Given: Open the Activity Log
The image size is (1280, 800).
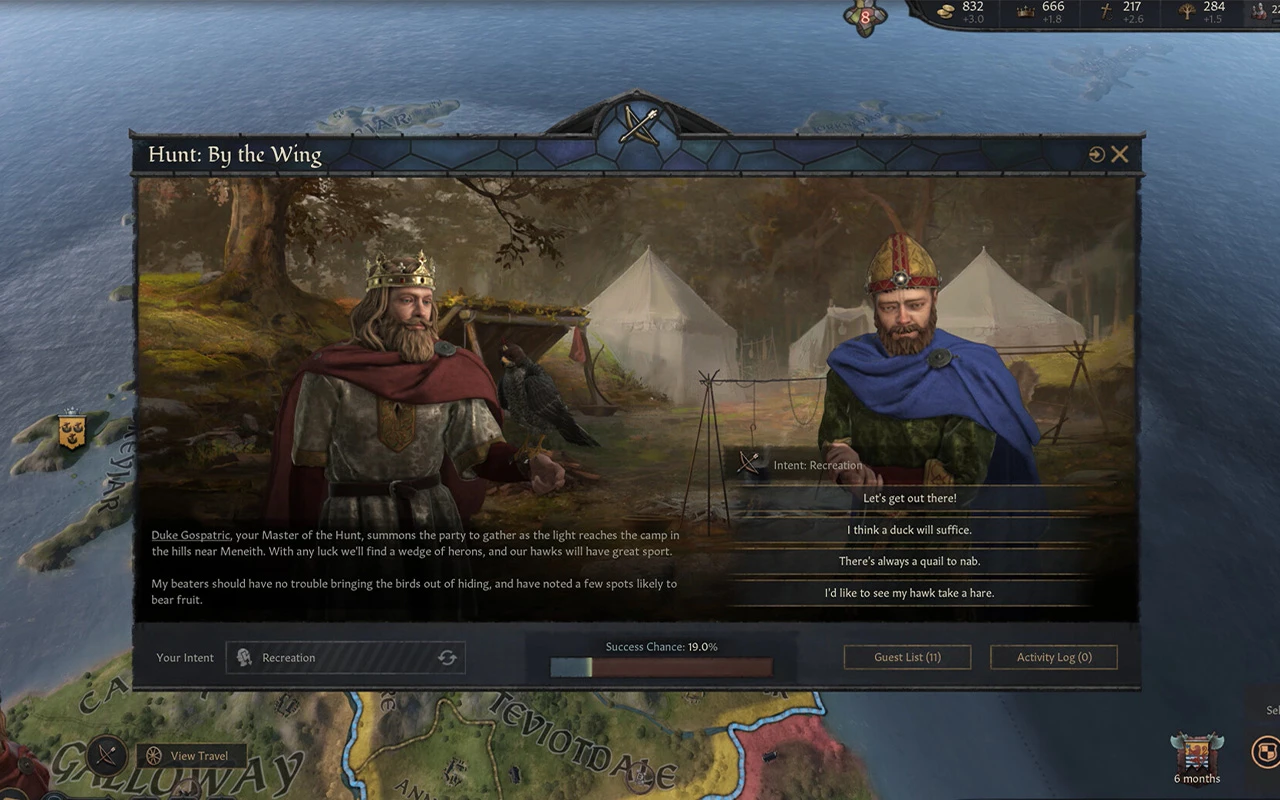Looking at the screenshot, I should pos(1053,657).
